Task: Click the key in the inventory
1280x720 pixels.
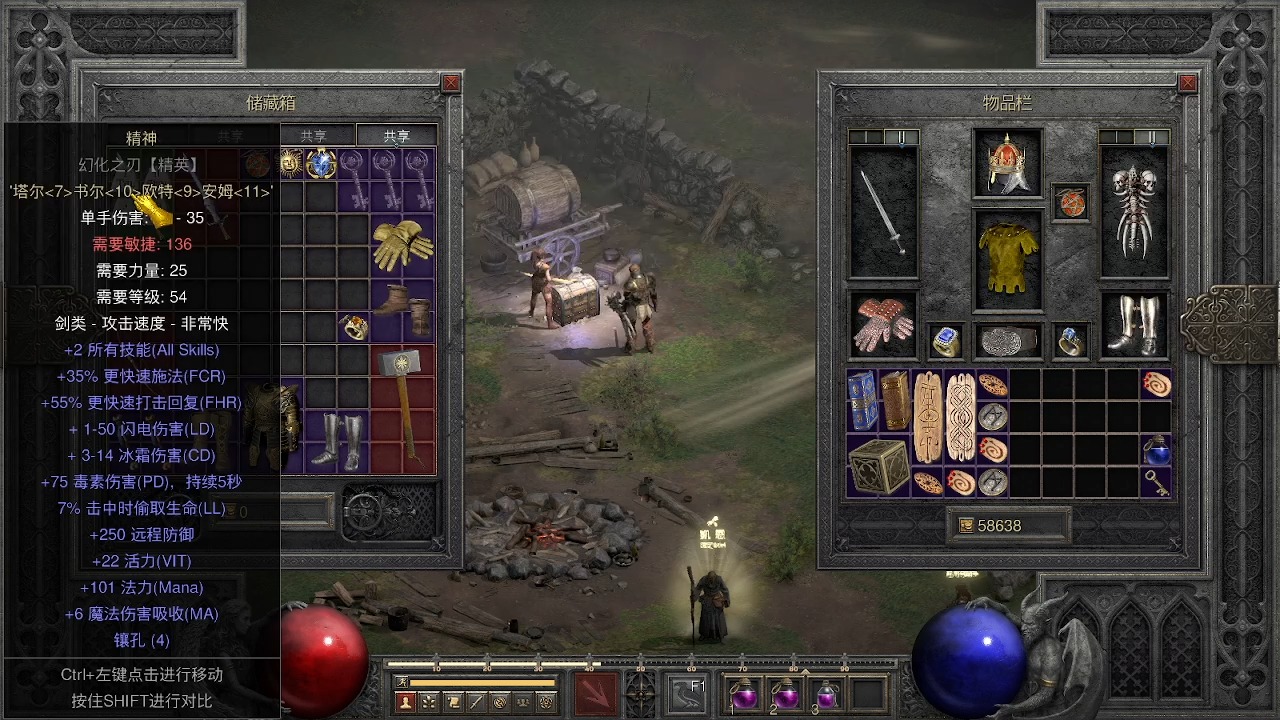Action: (x=1156, y=482)
